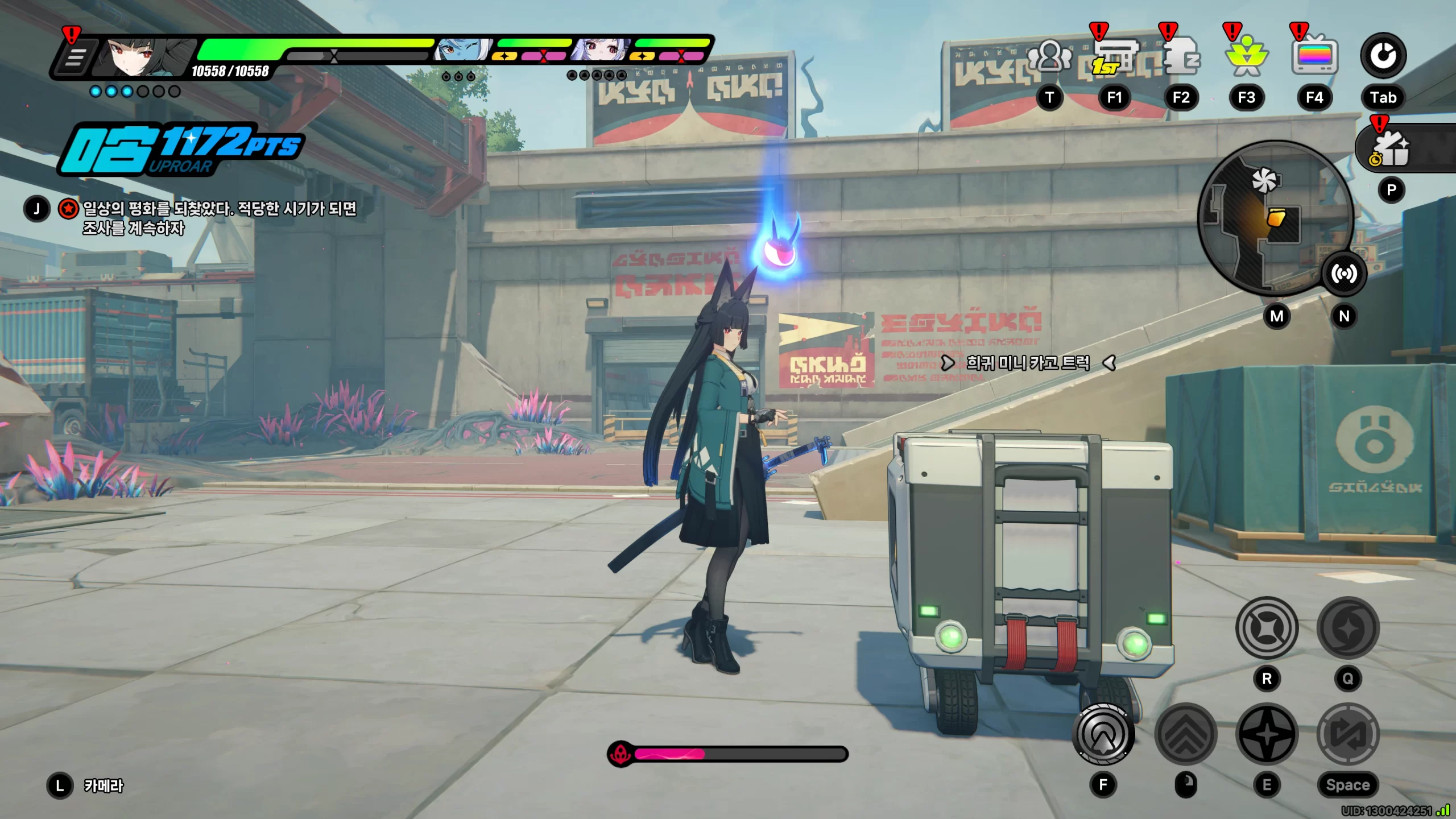Open the circular power-style Tab menu icon
Image resolution: width=1456 pixels, height=819 pixels.
pyautogui.click(x=1383, y=56)
